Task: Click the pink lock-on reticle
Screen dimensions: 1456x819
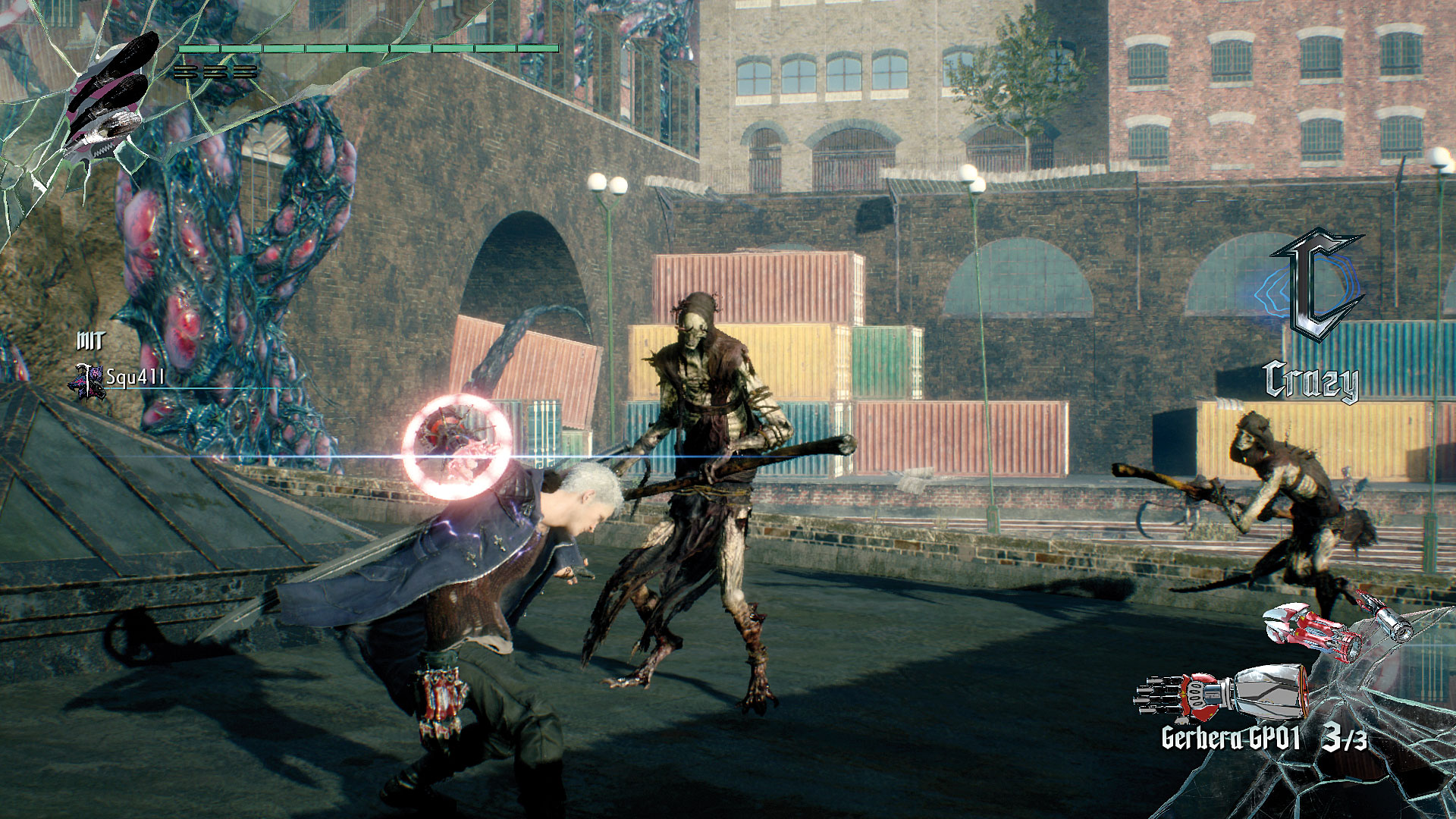Action: [457, 447]
